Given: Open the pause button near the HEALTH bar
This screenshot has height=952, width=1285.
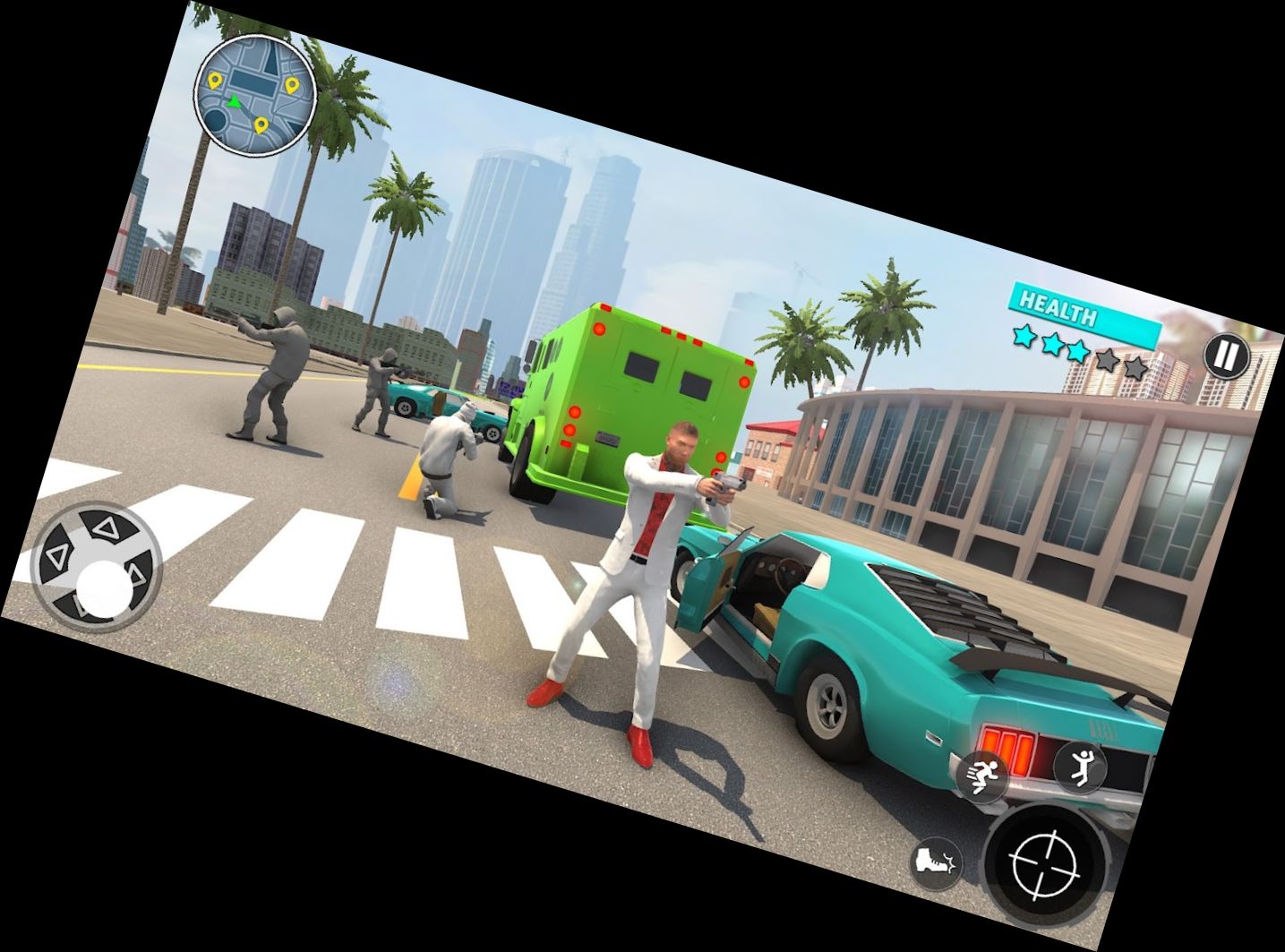Looking at the screenshot, I should coord(1226,356).
